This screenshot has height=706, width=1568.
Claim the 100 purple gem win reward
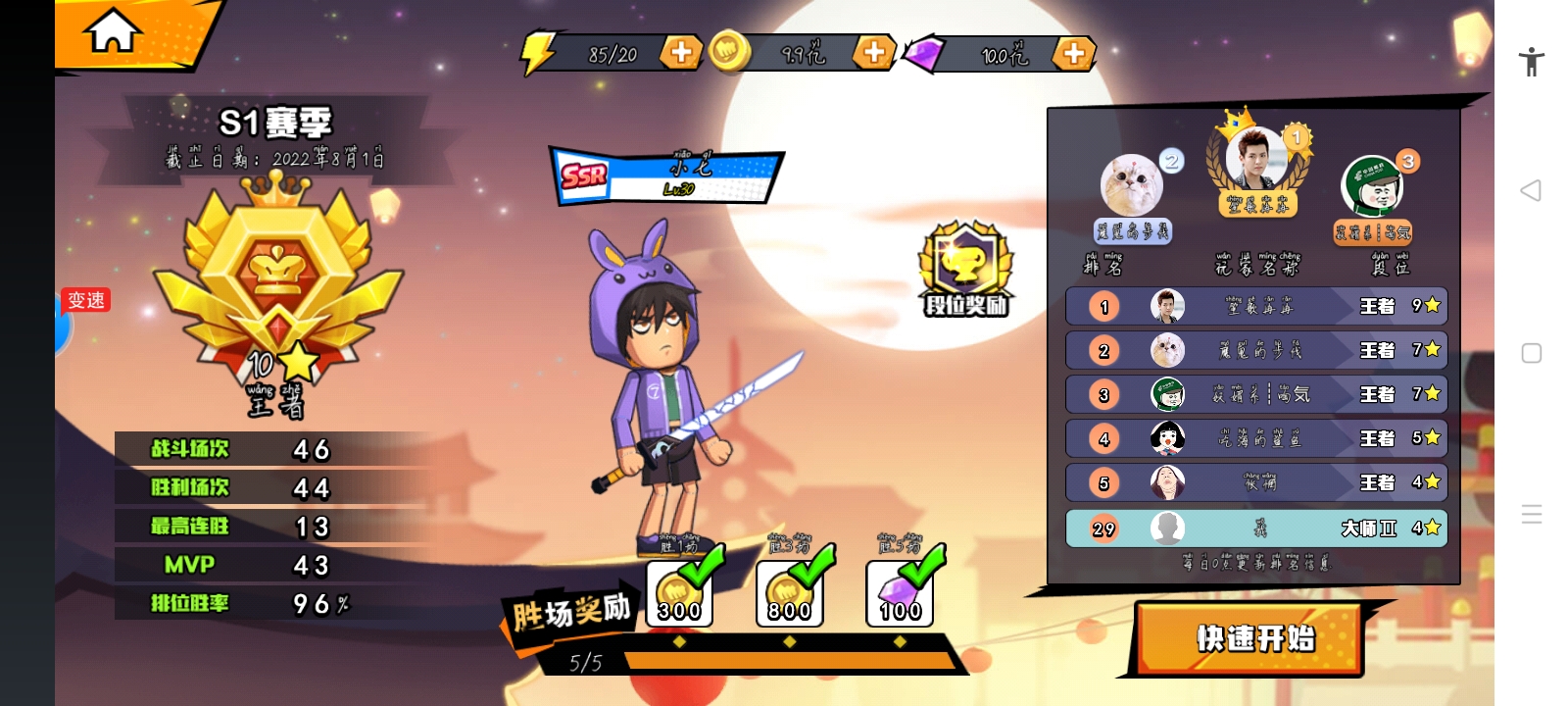tap(900, 593)
